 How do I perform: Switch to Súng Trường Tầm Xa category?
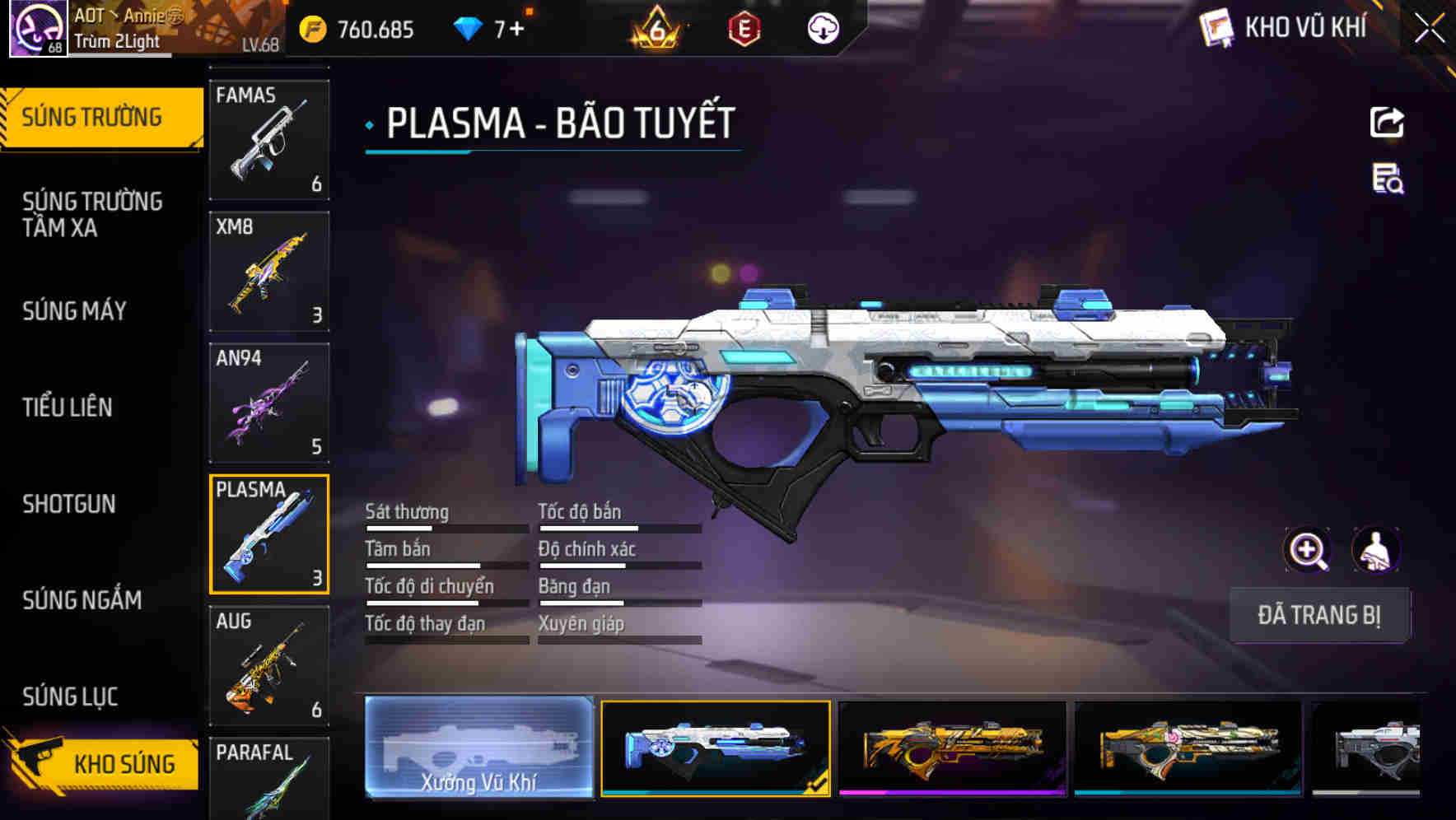92,214
